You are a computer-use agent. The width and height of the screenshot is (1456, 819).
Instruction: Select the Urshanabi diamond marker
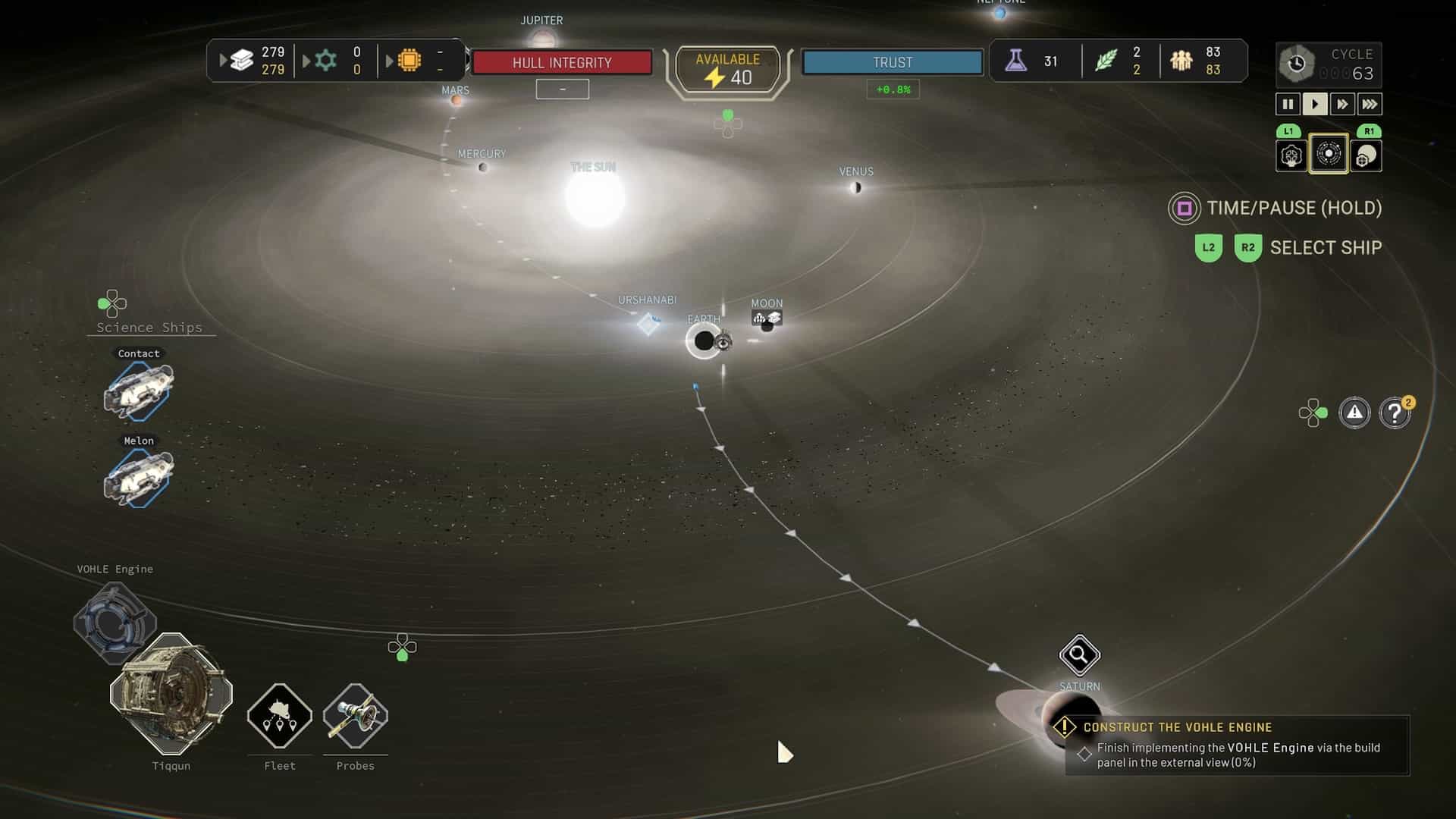pos(648,324)
